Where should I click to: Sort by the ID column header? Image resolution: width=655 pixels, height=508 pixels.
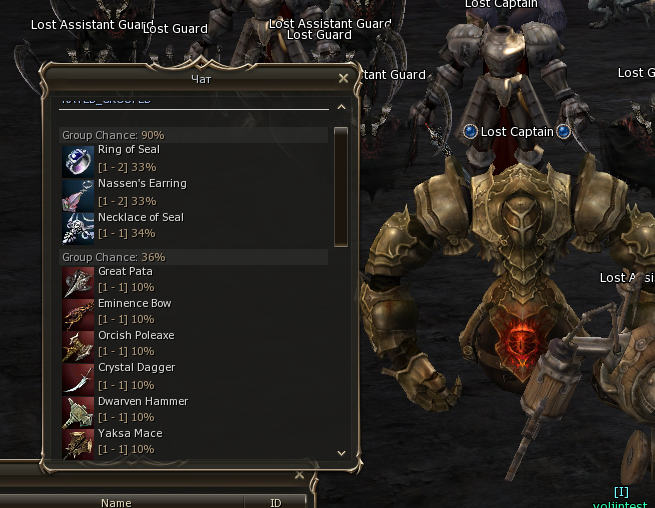(x=276, y=503)
